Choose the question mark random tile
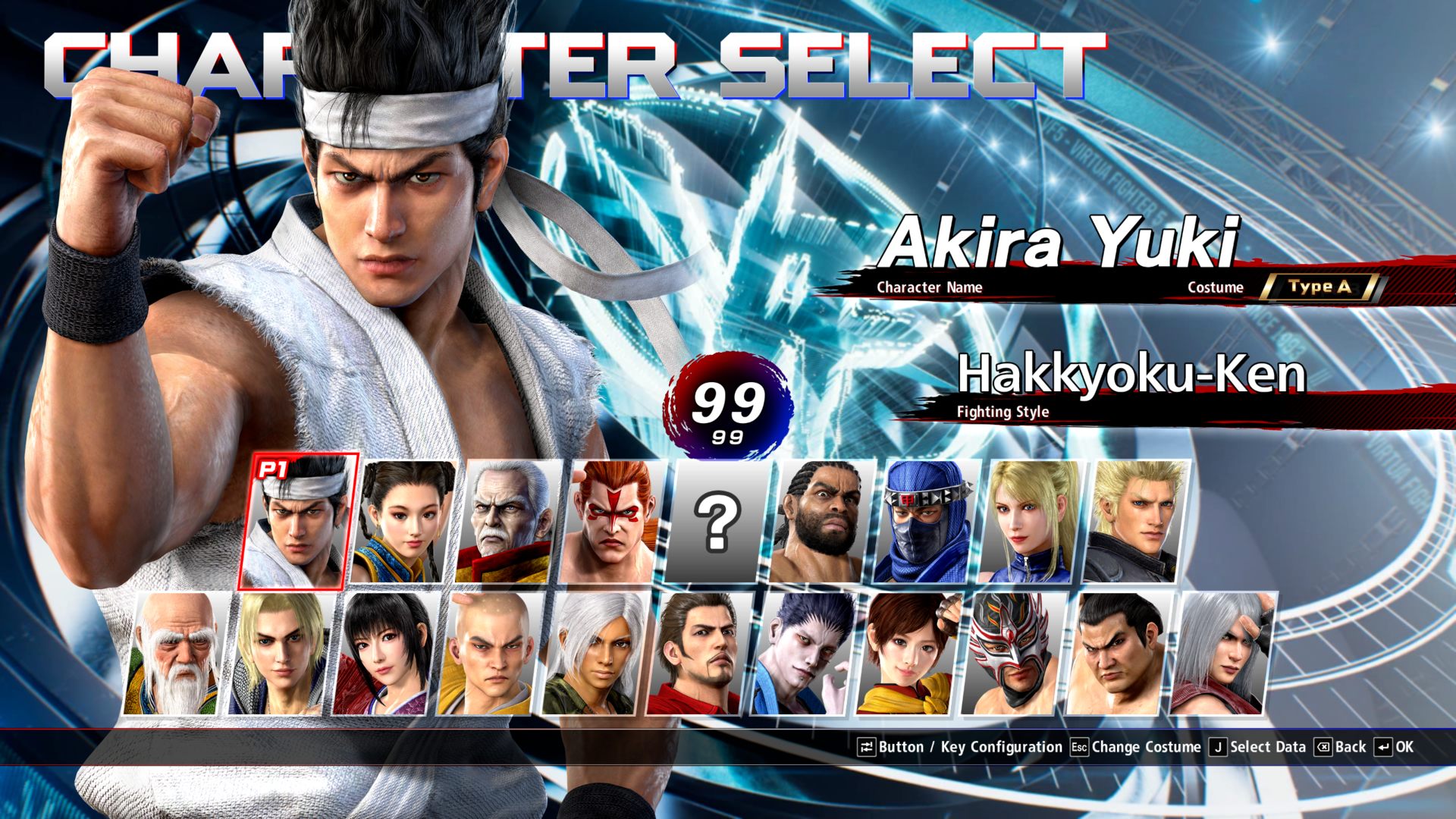Viewport: 1456px width, 819px height. coord(716,522)
